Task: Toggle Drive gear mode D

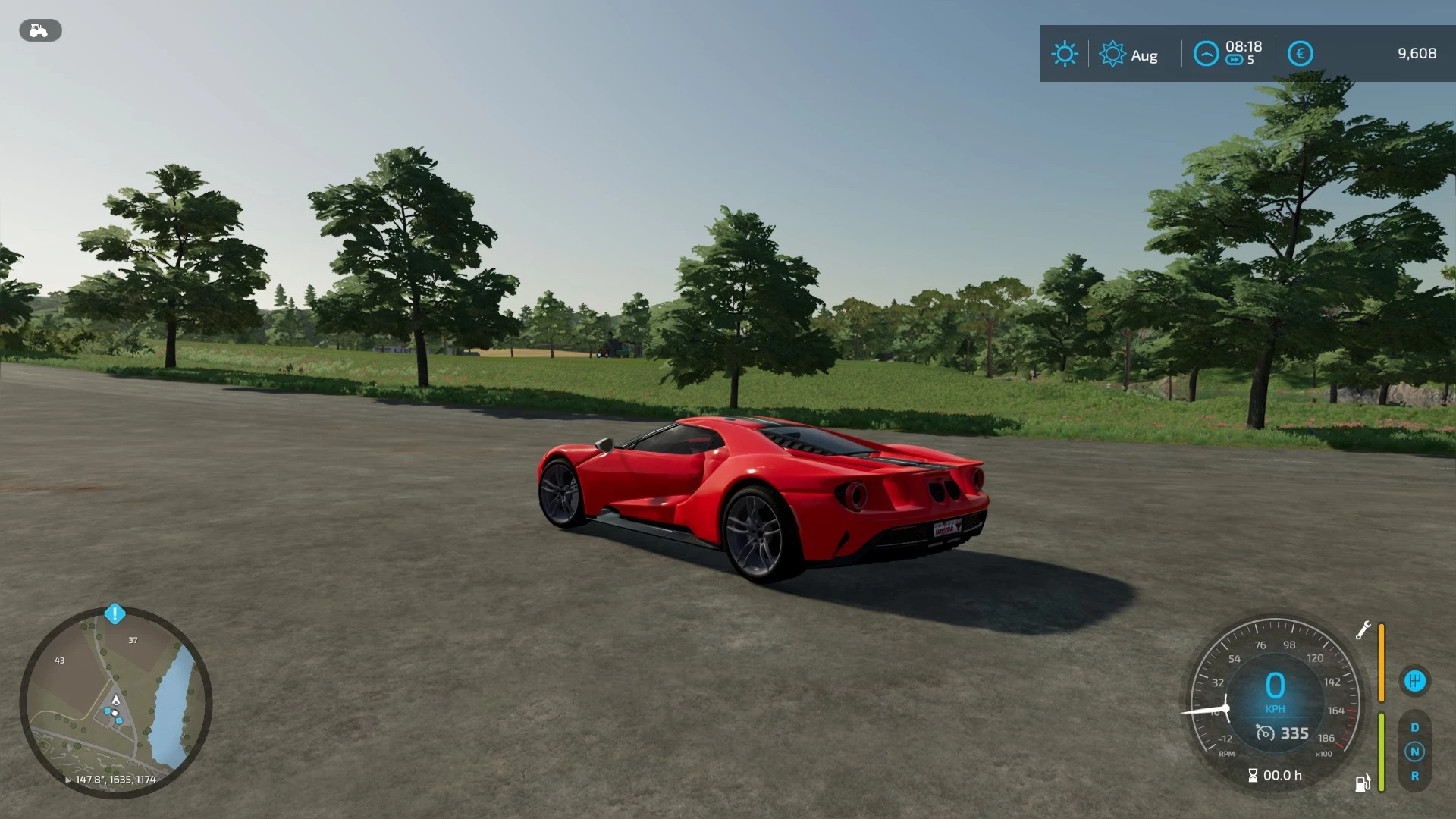Action: click(x=1414, y=726)
